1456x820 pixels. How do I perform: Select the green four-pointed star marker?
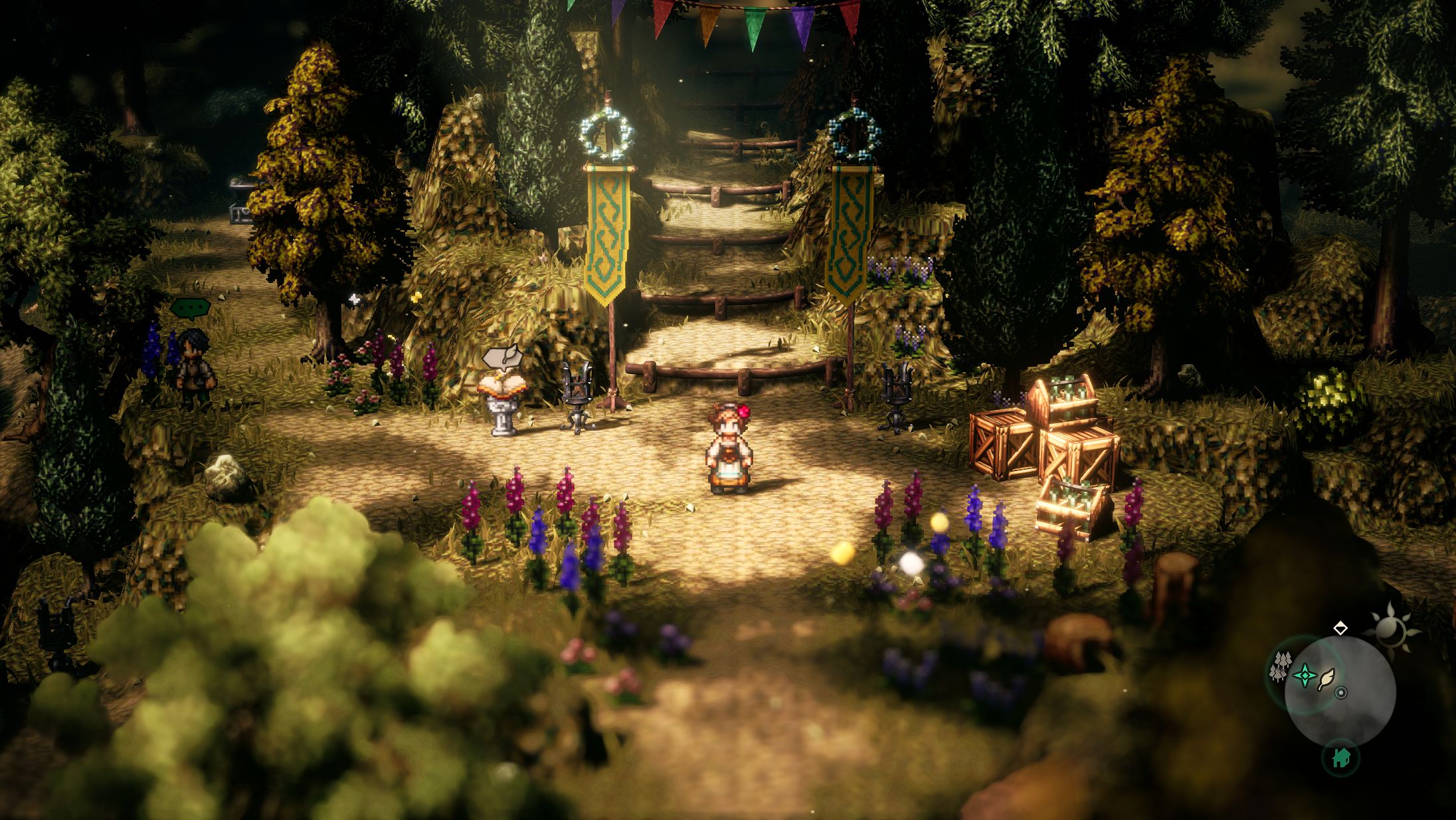click(x=1305, y=676)
